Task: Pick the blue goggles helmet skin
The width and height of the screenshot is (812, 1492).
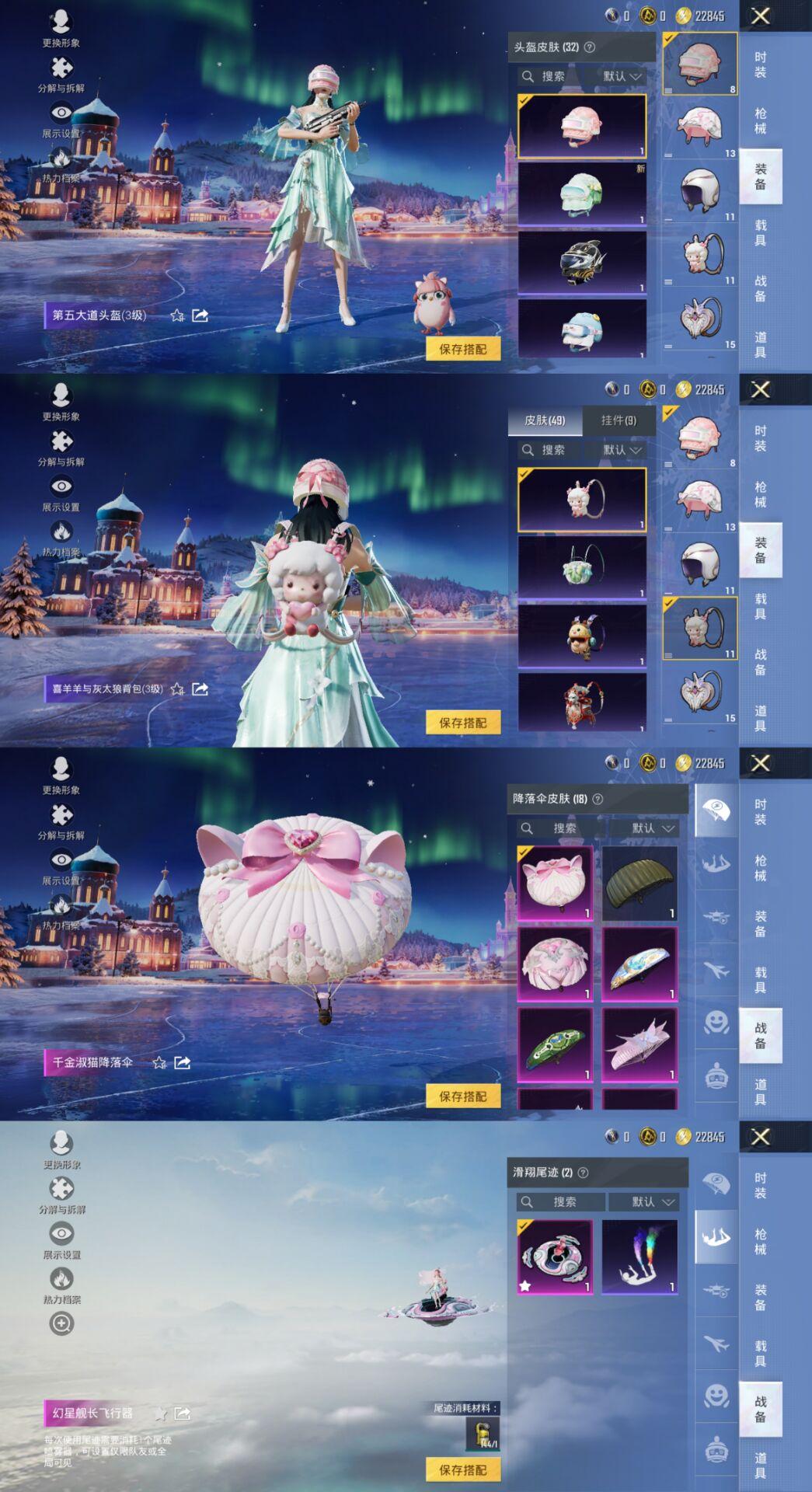Action: pos(582,329)
